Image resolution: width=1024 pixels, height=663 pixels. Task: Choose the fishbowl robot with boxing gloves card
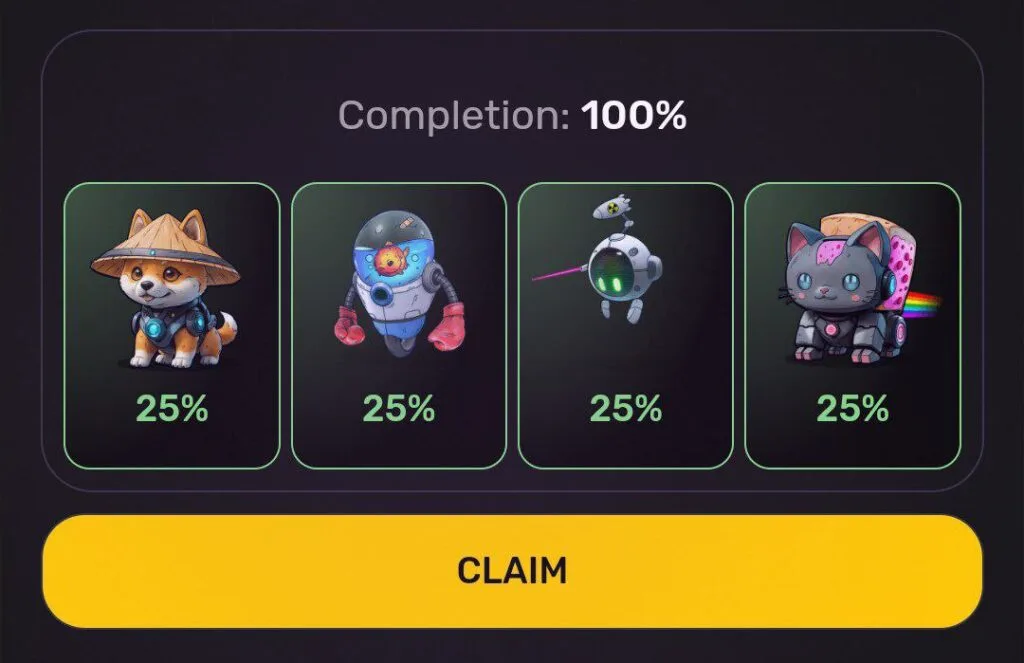[398, 325]
